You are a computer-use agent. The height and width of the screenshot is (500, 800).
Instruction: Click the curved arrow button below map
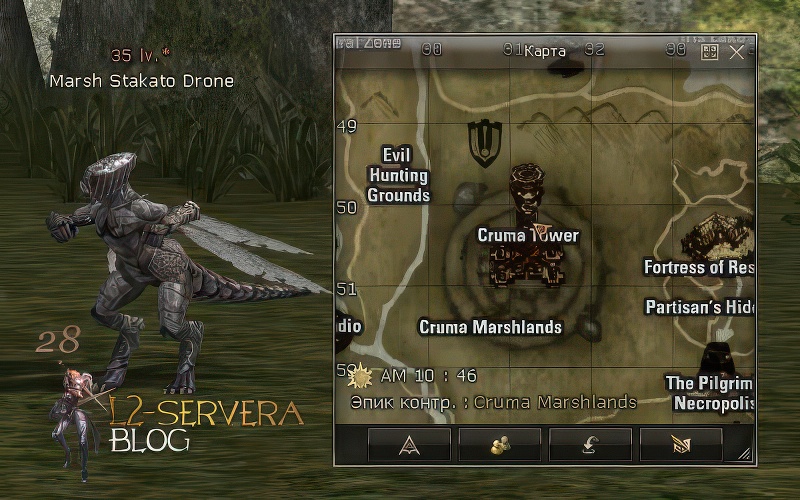click(x=590, y=445)
